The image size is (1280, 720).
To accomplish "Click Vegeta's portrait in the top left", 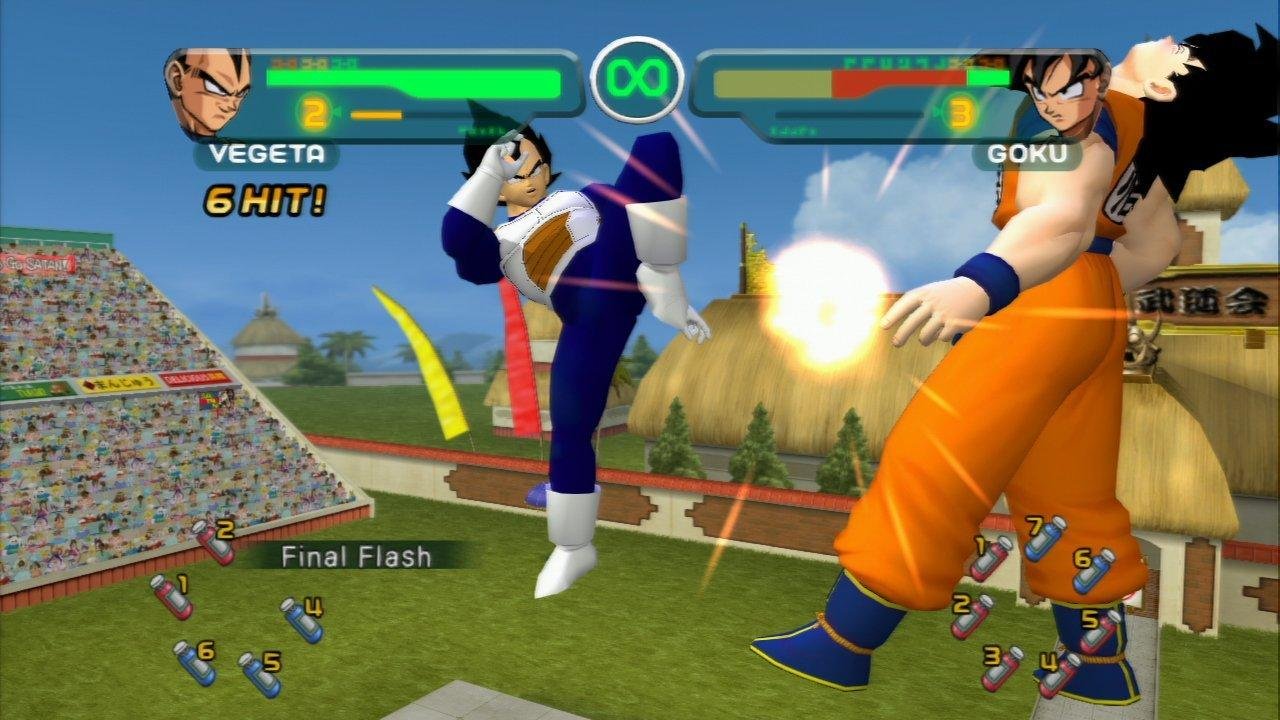I will click(205, 90).
